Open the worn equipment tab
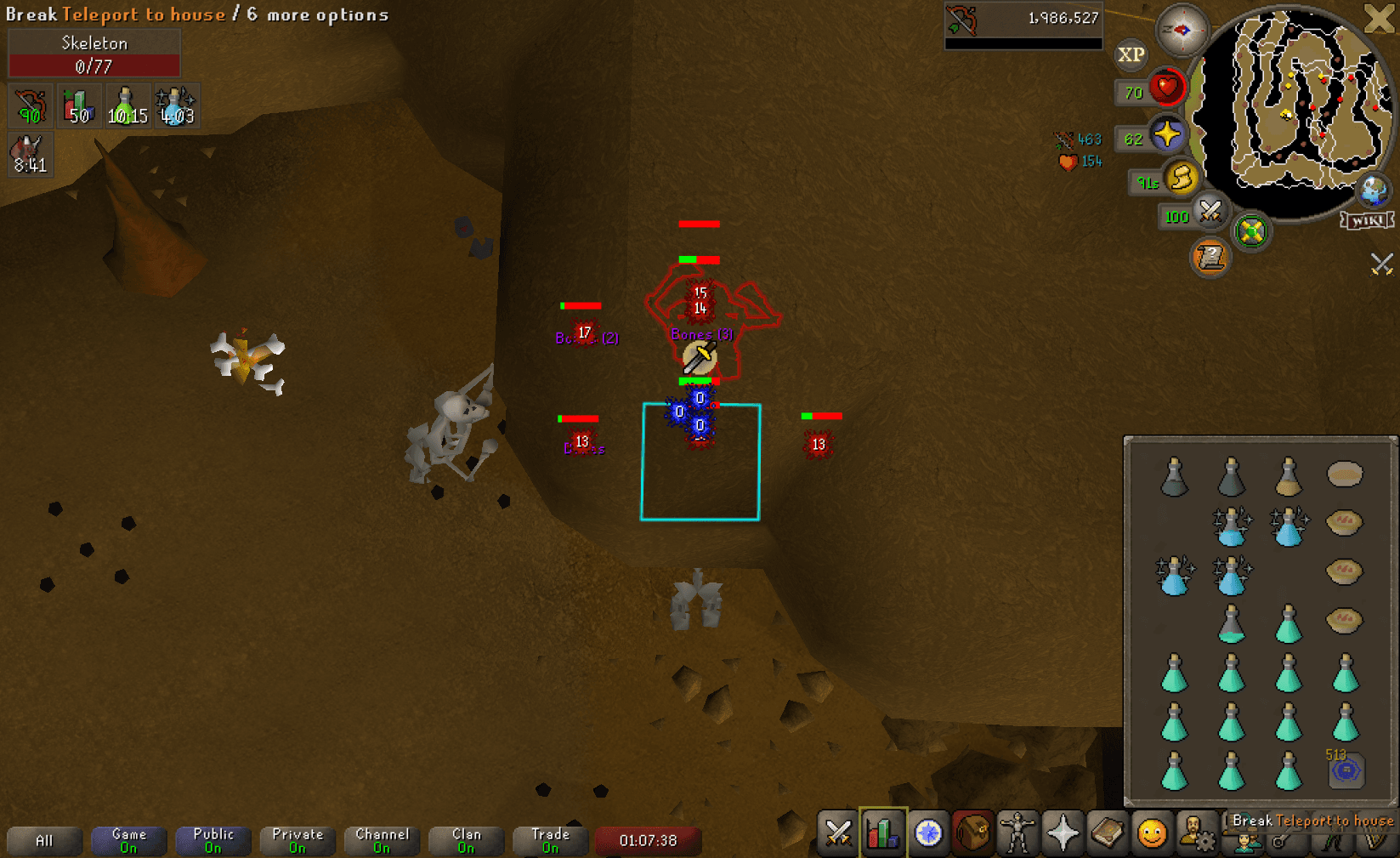This screenshot has height=858, width=1400. [x=1017, y=833]
